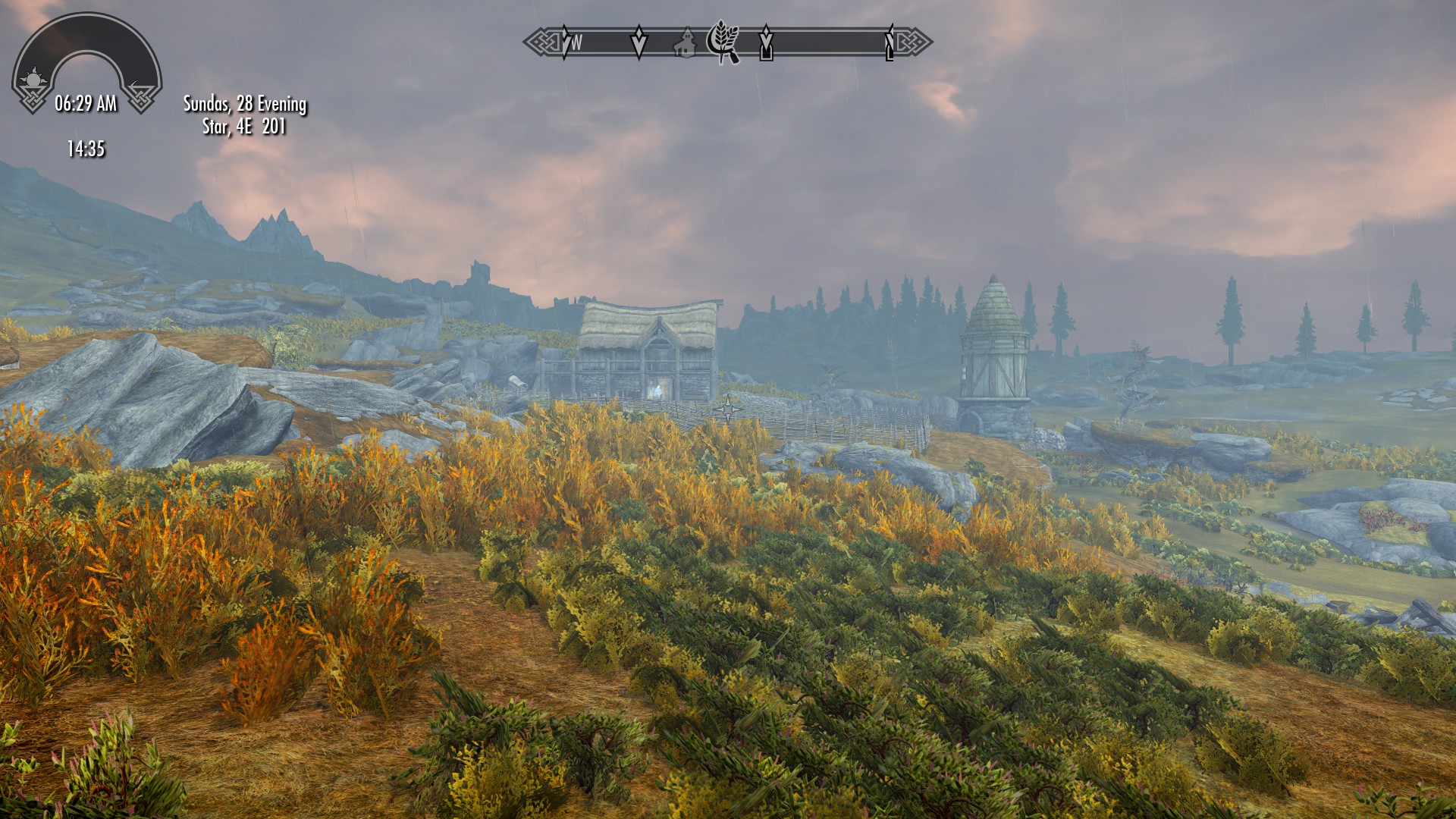
Task: Click the star-shaped marker near the farm fence
Action: (x=727, y=409)
